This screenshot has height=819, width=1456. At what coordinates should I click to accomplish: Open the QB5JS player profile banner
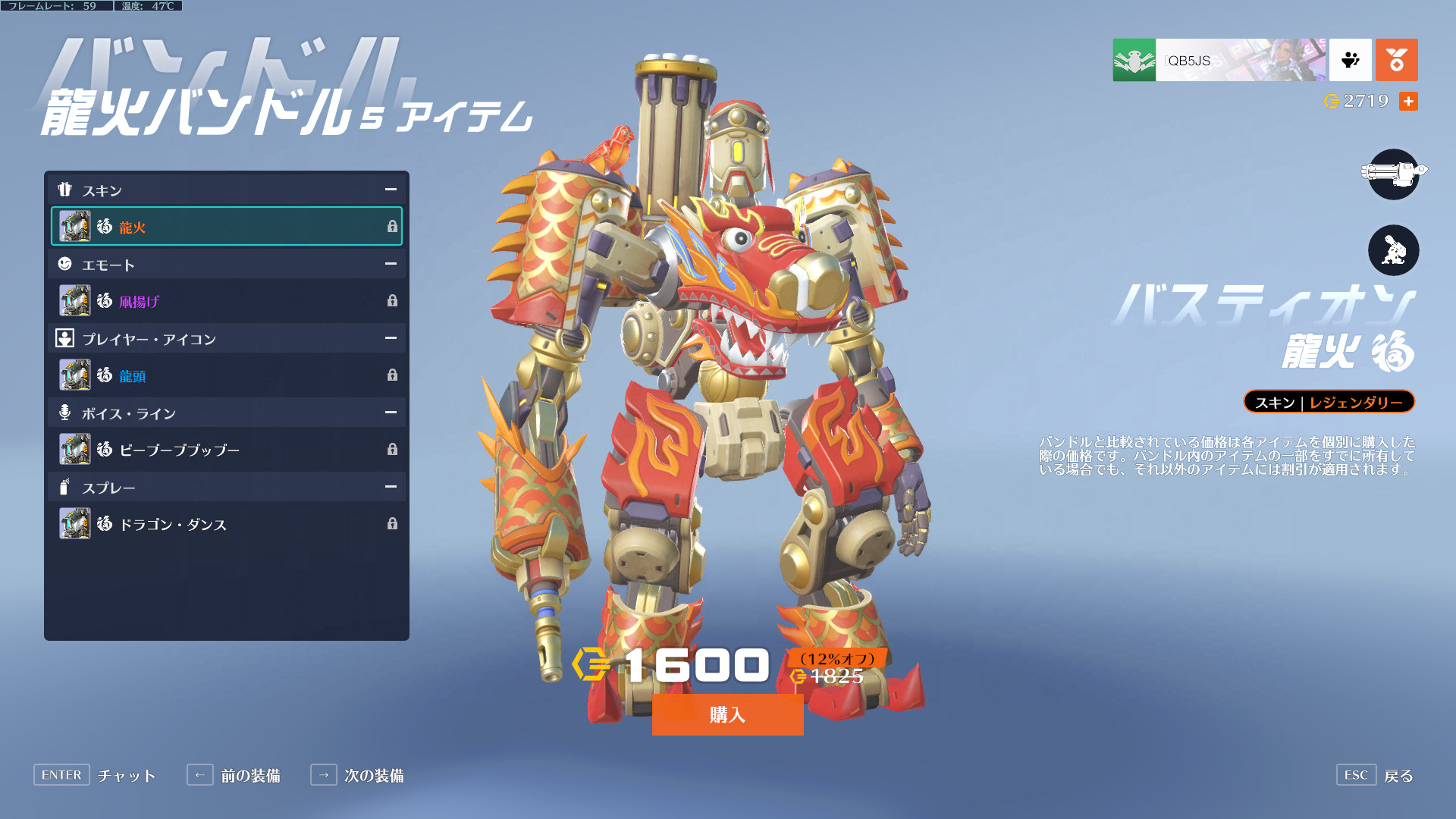(x=1219, y=60)
